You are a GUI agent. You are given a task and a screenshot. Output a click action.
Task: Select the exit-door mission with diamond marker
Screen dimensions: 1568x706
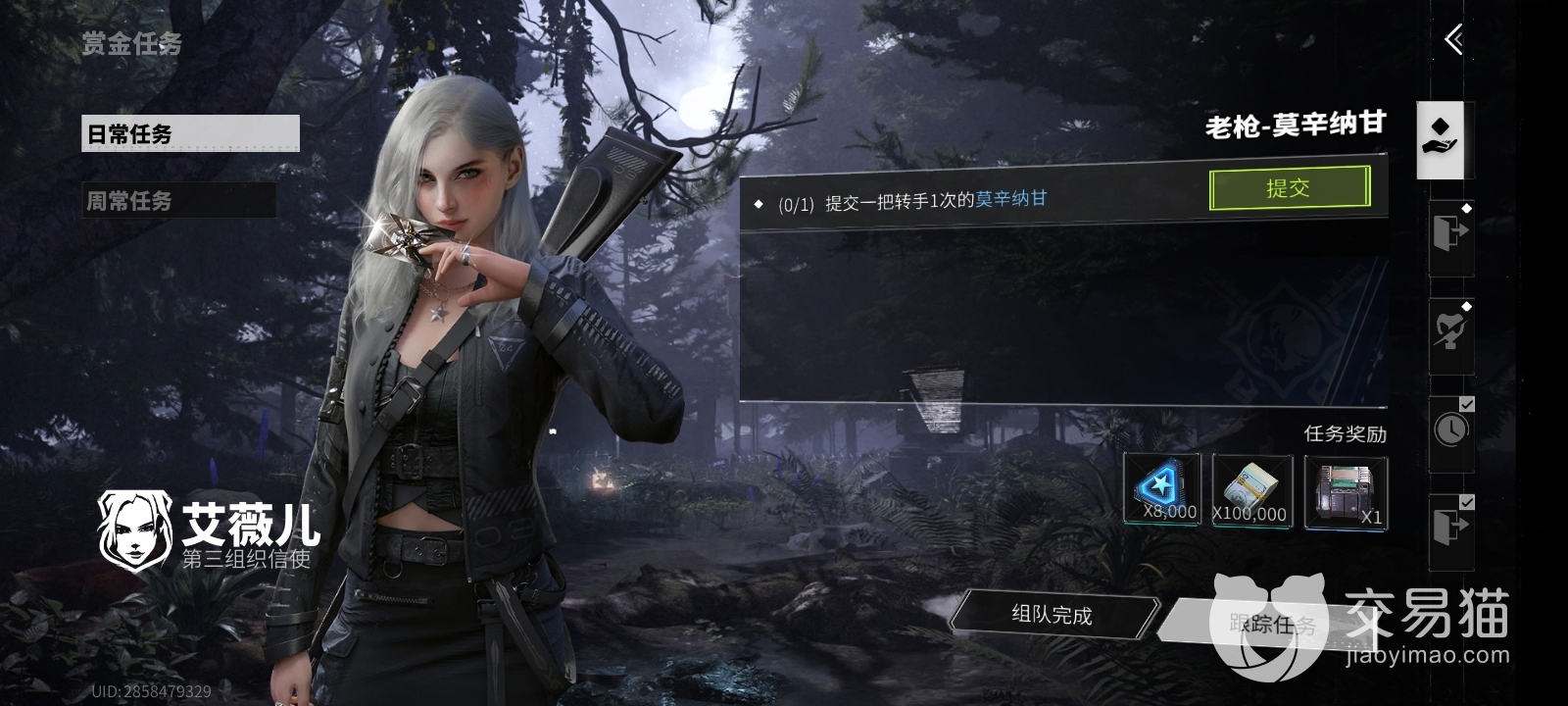point(1450,235)
